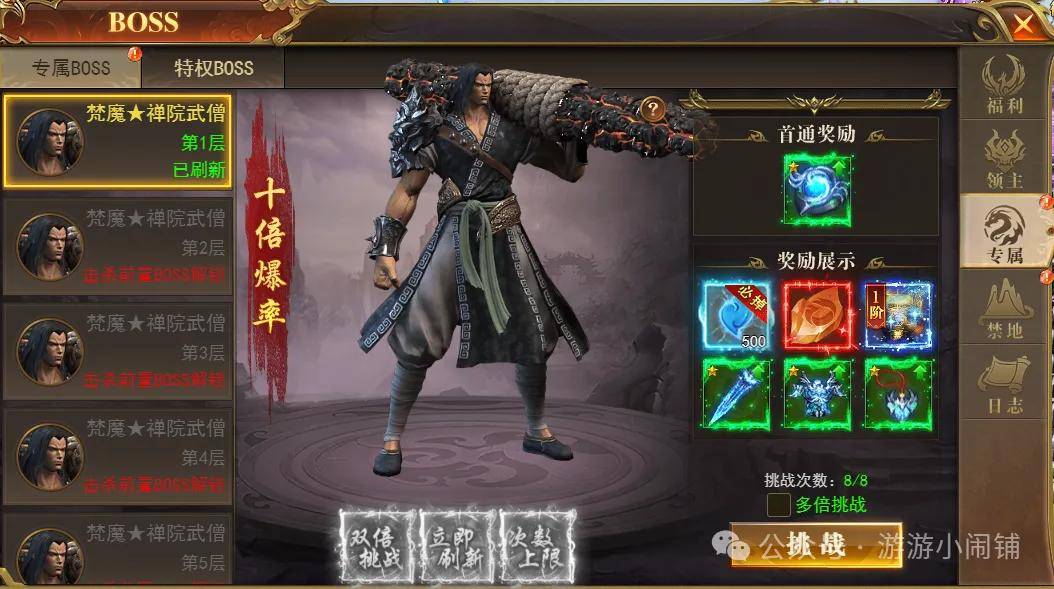Inspect the 首通奖励 blue orb reward
The image size is (1054, 589).
817,188
